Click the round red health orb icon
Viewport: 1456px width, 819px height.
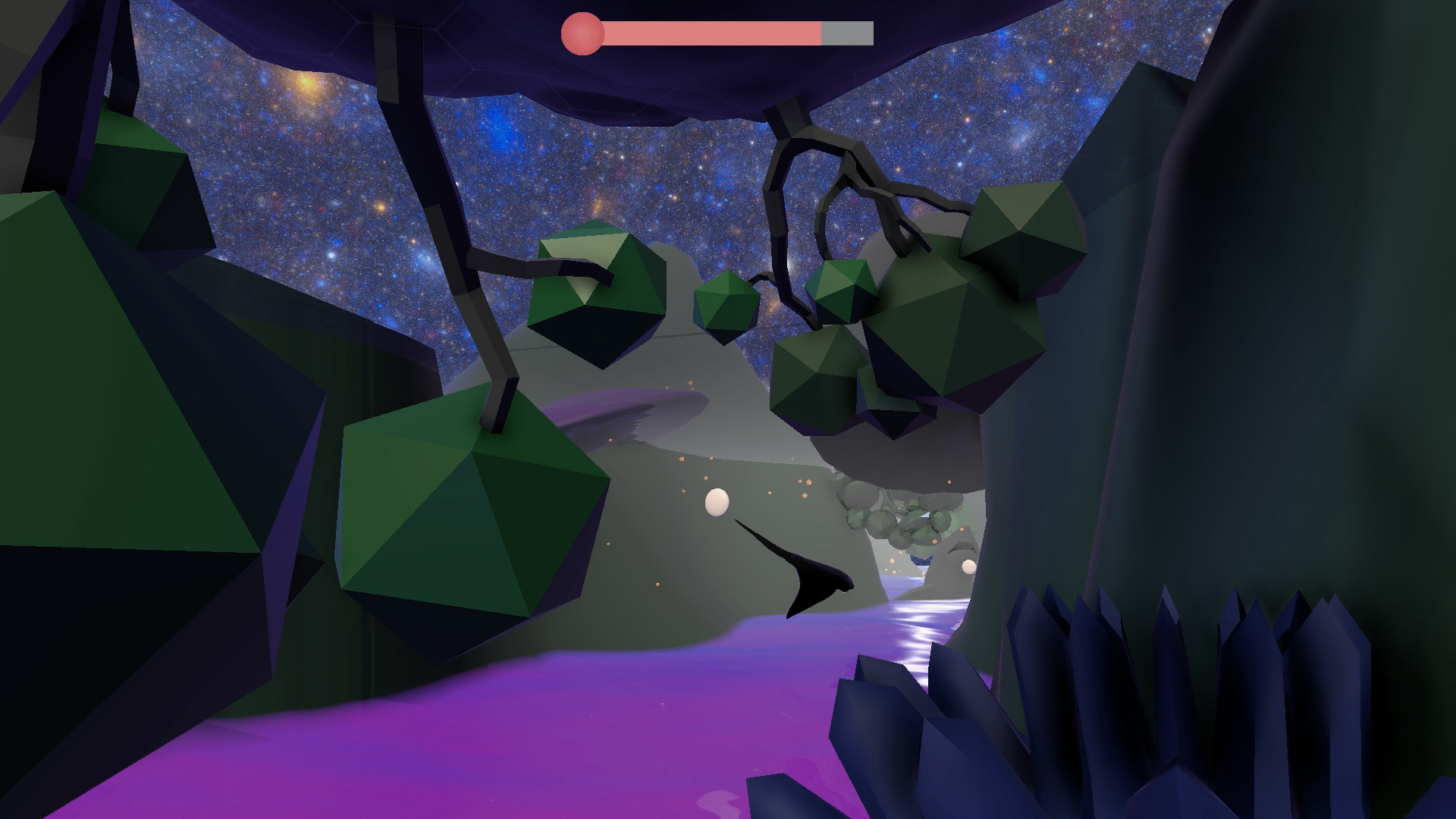click(x=582, y=32)
